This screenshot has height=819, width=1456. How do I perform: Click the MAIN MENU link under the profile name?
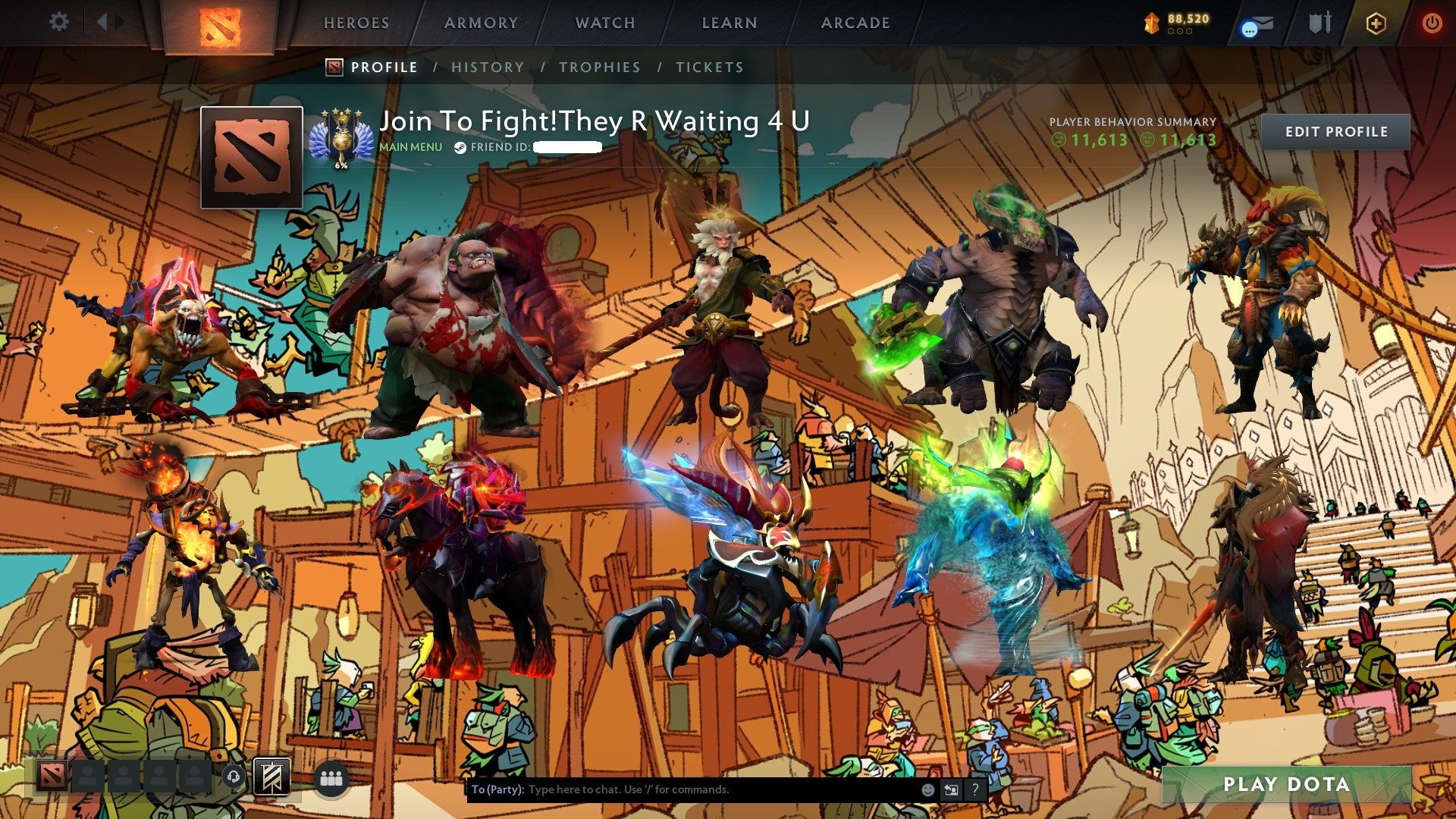tap(409, 148)
